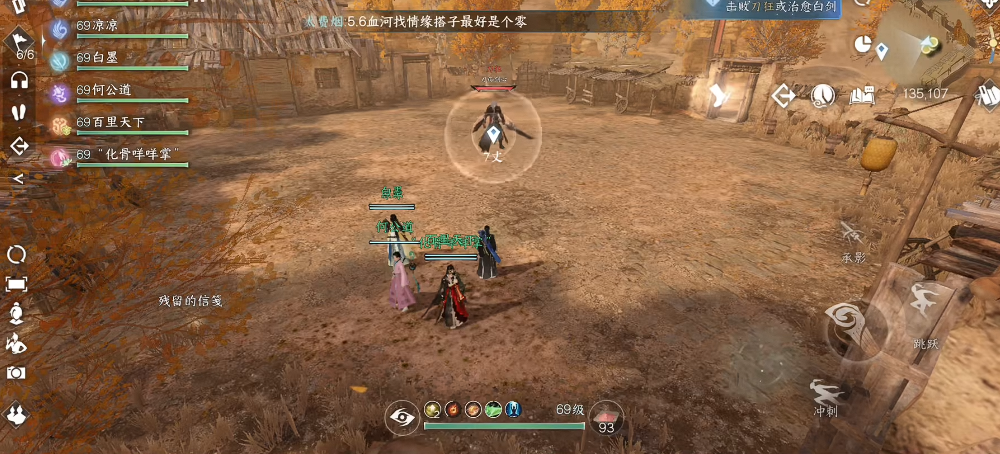Open the book with chat bubble icon

[x=863, y=96]
